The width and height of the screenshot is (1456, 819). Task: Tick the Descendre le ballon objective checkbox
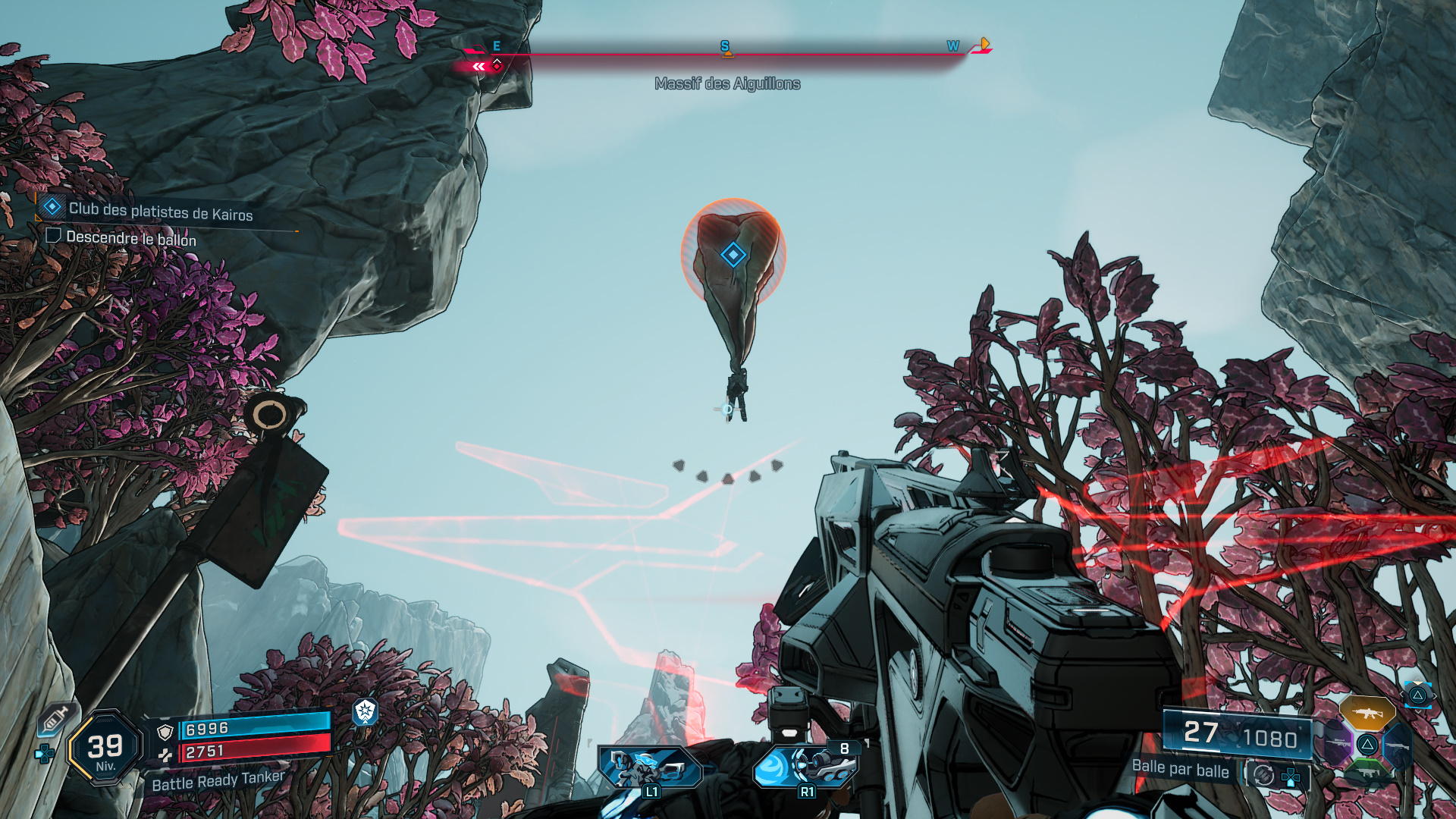click(x=53, y=236)
